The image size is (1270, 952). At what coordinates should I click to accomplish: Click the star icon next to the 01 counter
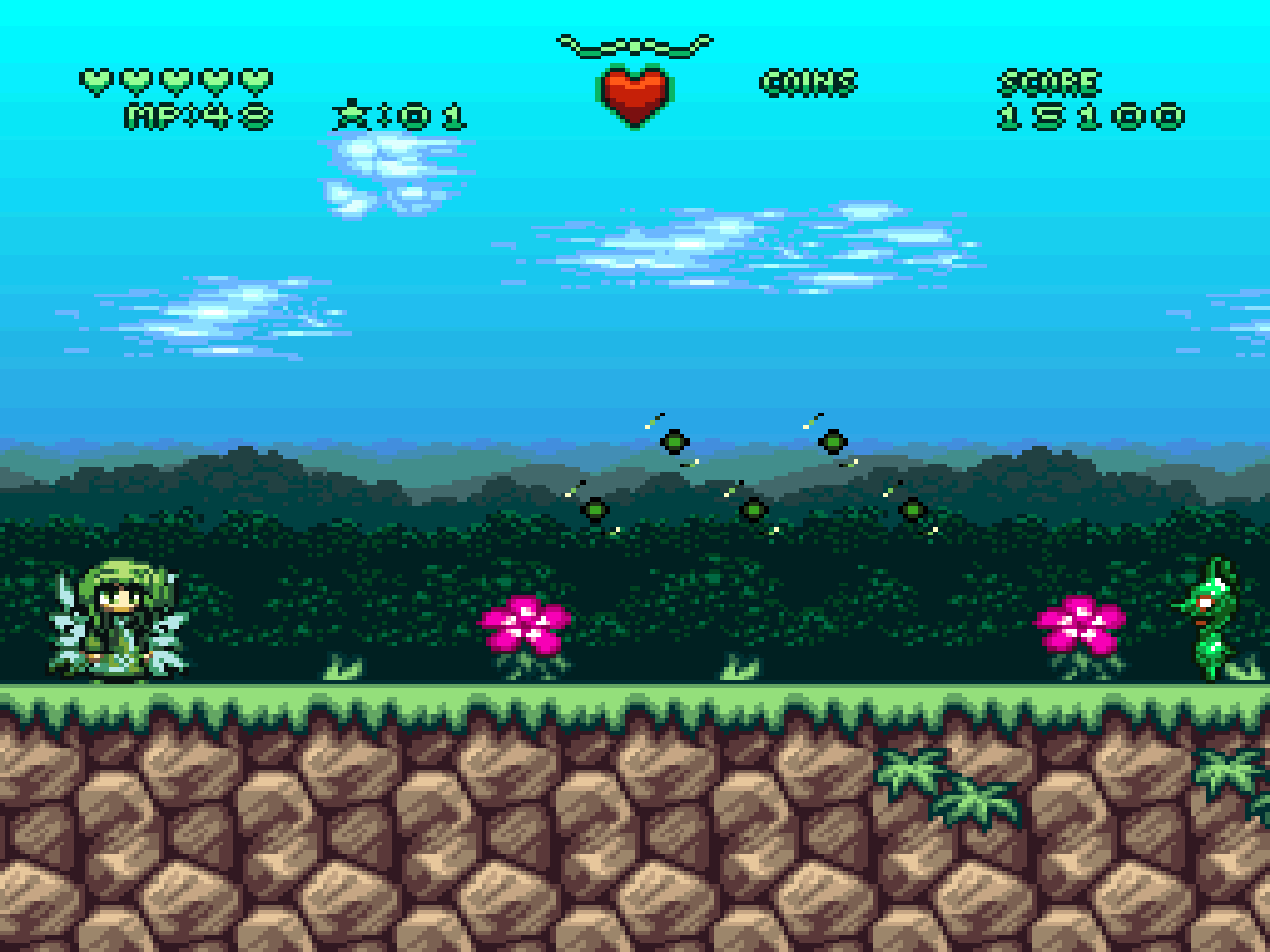click(351, 113)
